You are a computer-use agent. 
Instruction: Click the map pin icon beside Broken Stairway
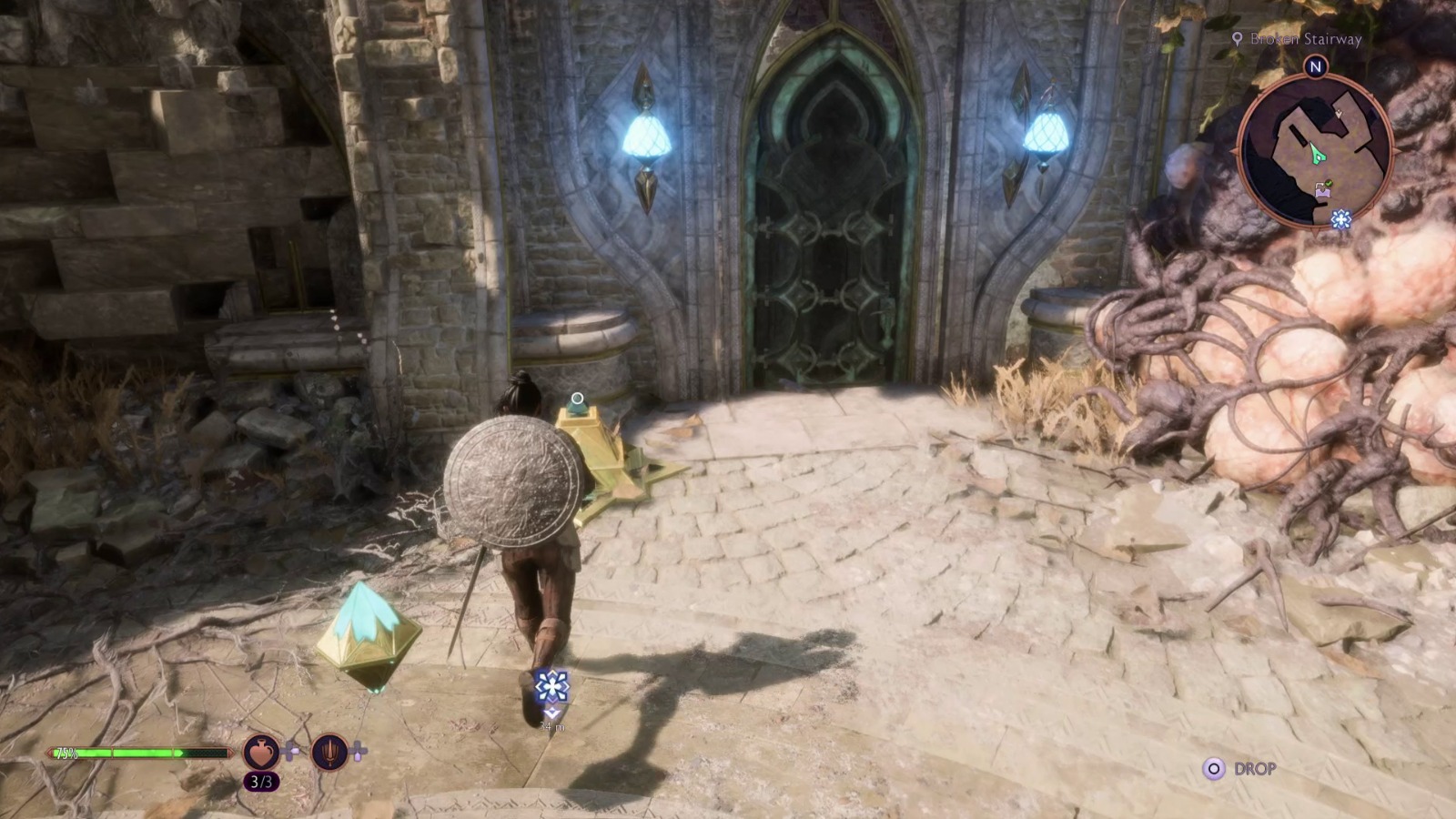point(1238,39)
